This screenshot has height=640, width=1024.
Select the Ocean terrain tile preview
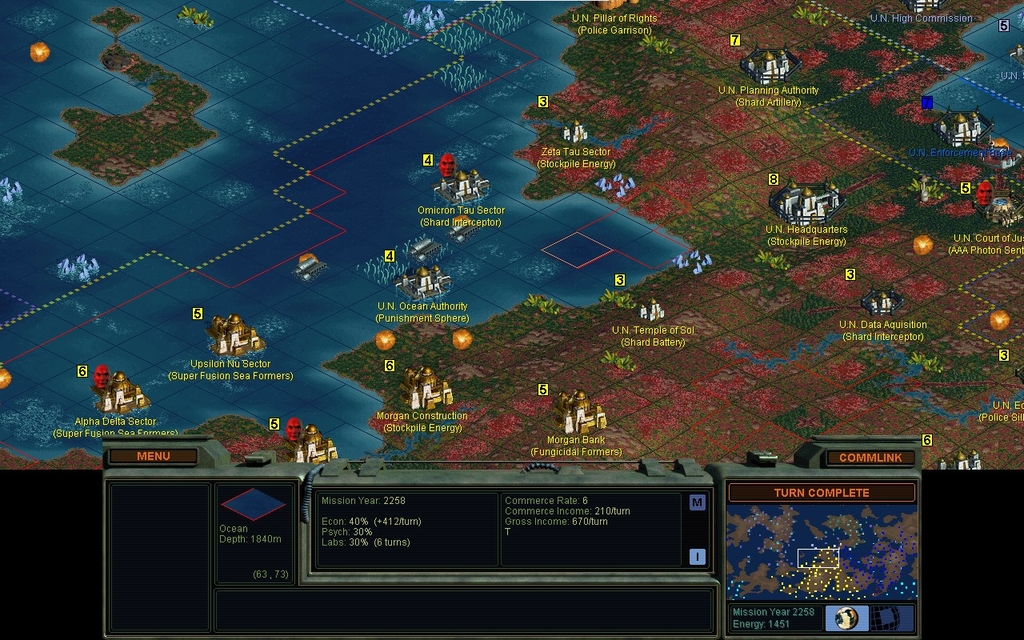[x=252, y=504]
